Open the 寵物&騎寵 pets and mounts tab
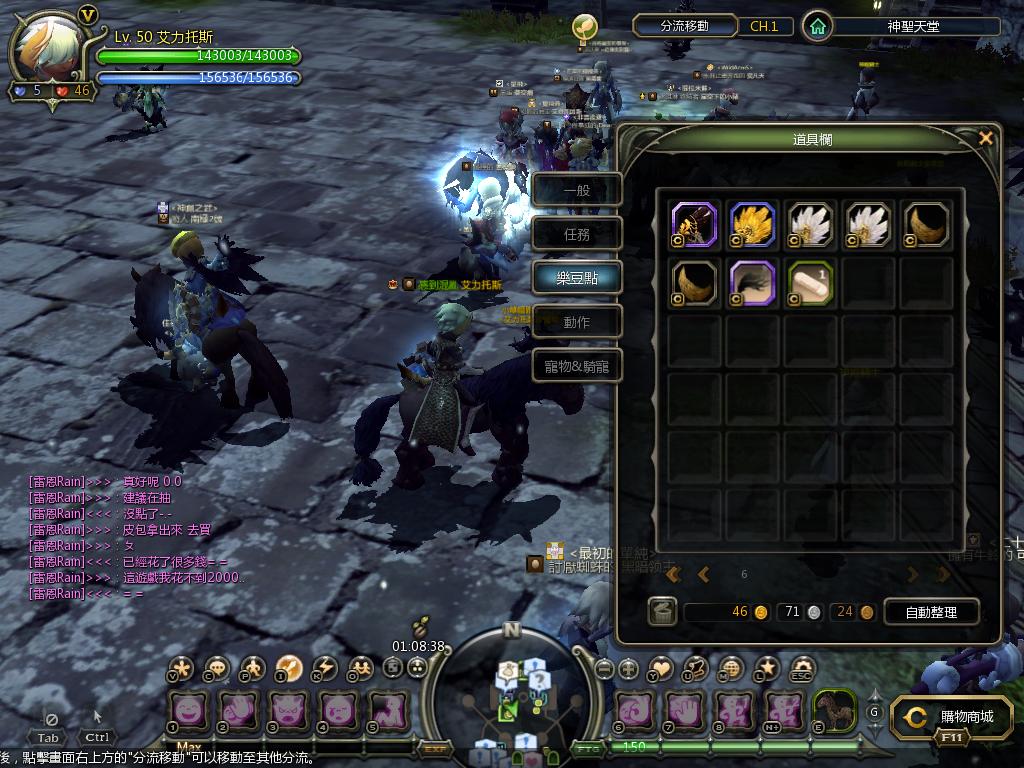Screen dimensions: 1024x768 tap(577, 366)
